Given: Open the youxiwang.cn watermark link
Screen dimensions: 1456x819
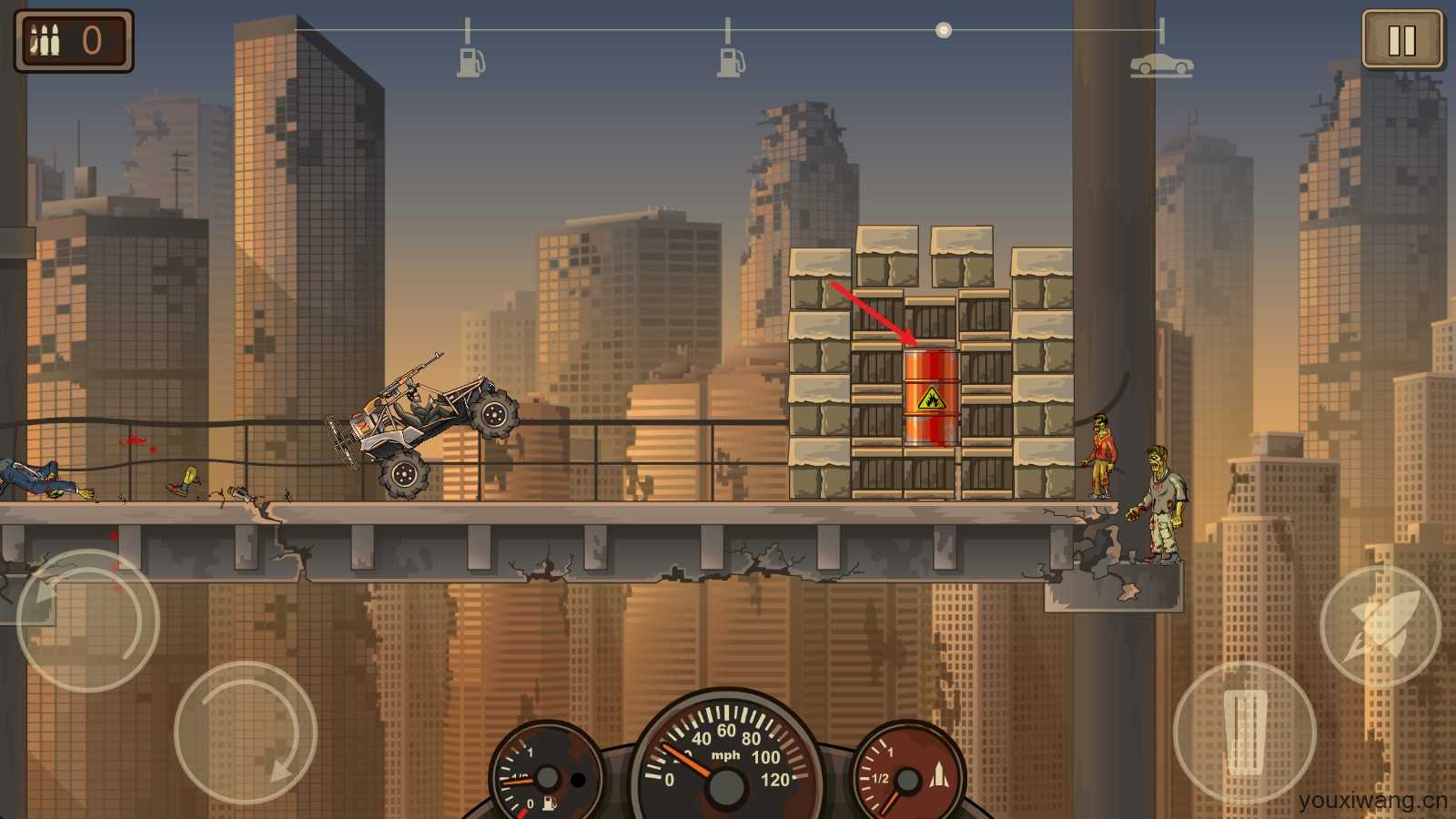Looking at the screenshot, I should (x=1374, y=801).
